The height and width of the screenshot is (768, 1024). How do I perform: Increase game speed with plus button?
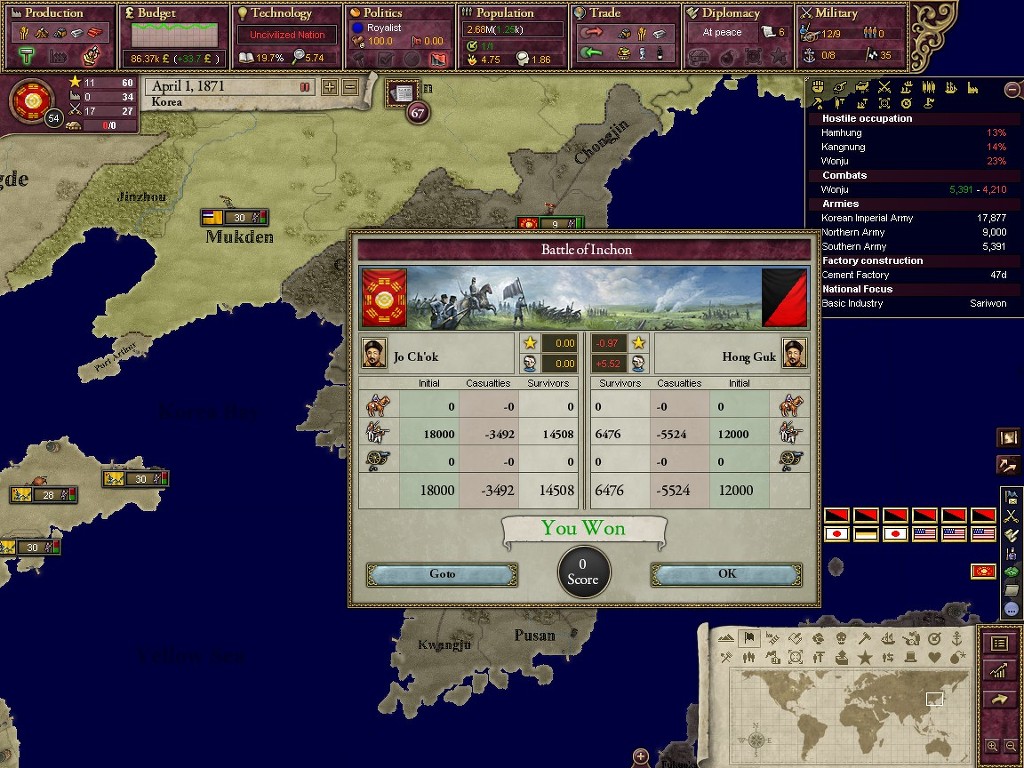(x=330, y=87)
